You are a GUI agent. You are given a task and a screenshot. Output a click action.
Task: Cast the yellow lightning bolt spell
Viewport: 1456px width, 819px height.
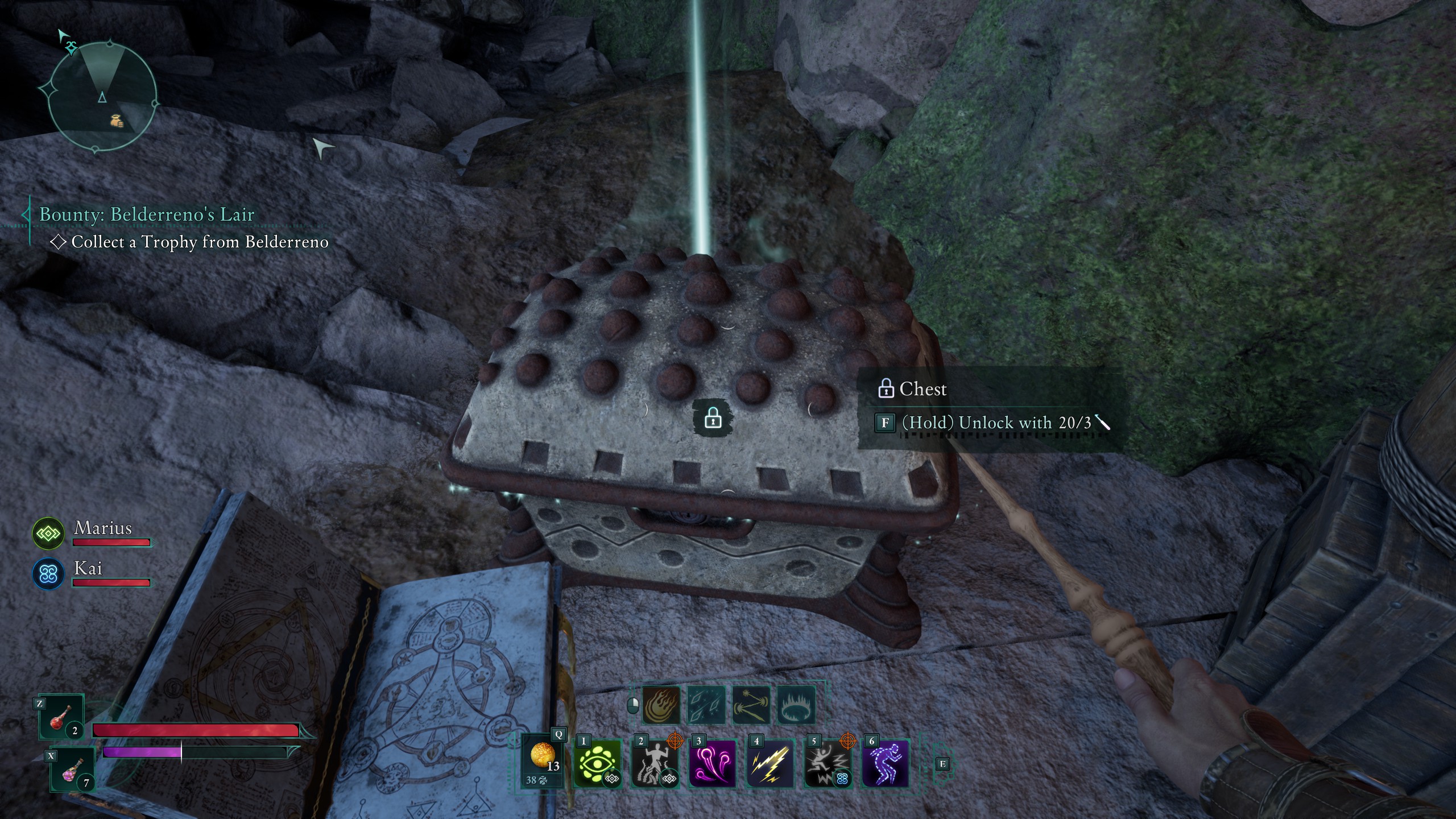tap(770, 763)
